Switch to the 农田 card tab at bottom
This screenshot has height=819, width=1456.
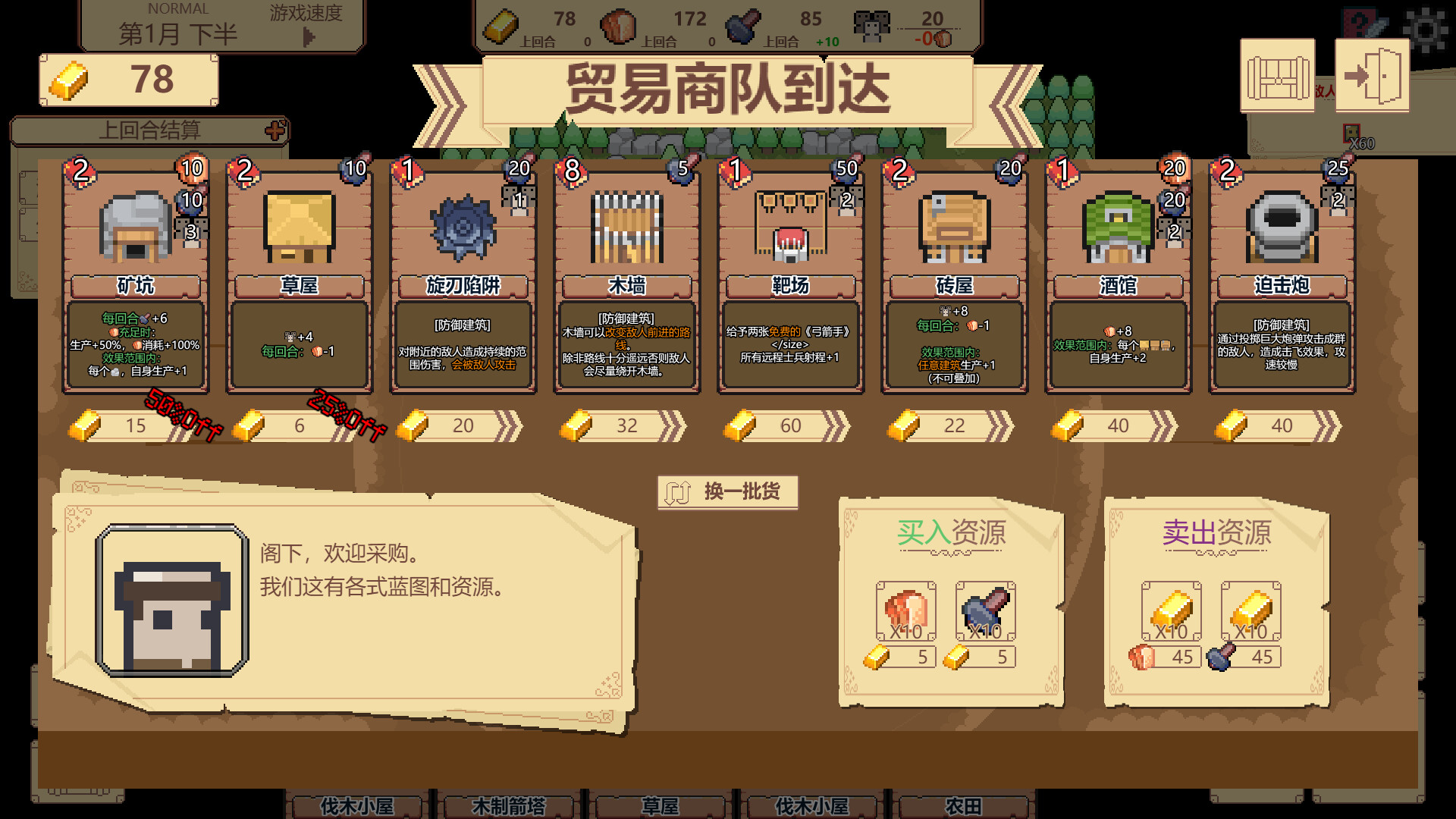coord(965,808)
